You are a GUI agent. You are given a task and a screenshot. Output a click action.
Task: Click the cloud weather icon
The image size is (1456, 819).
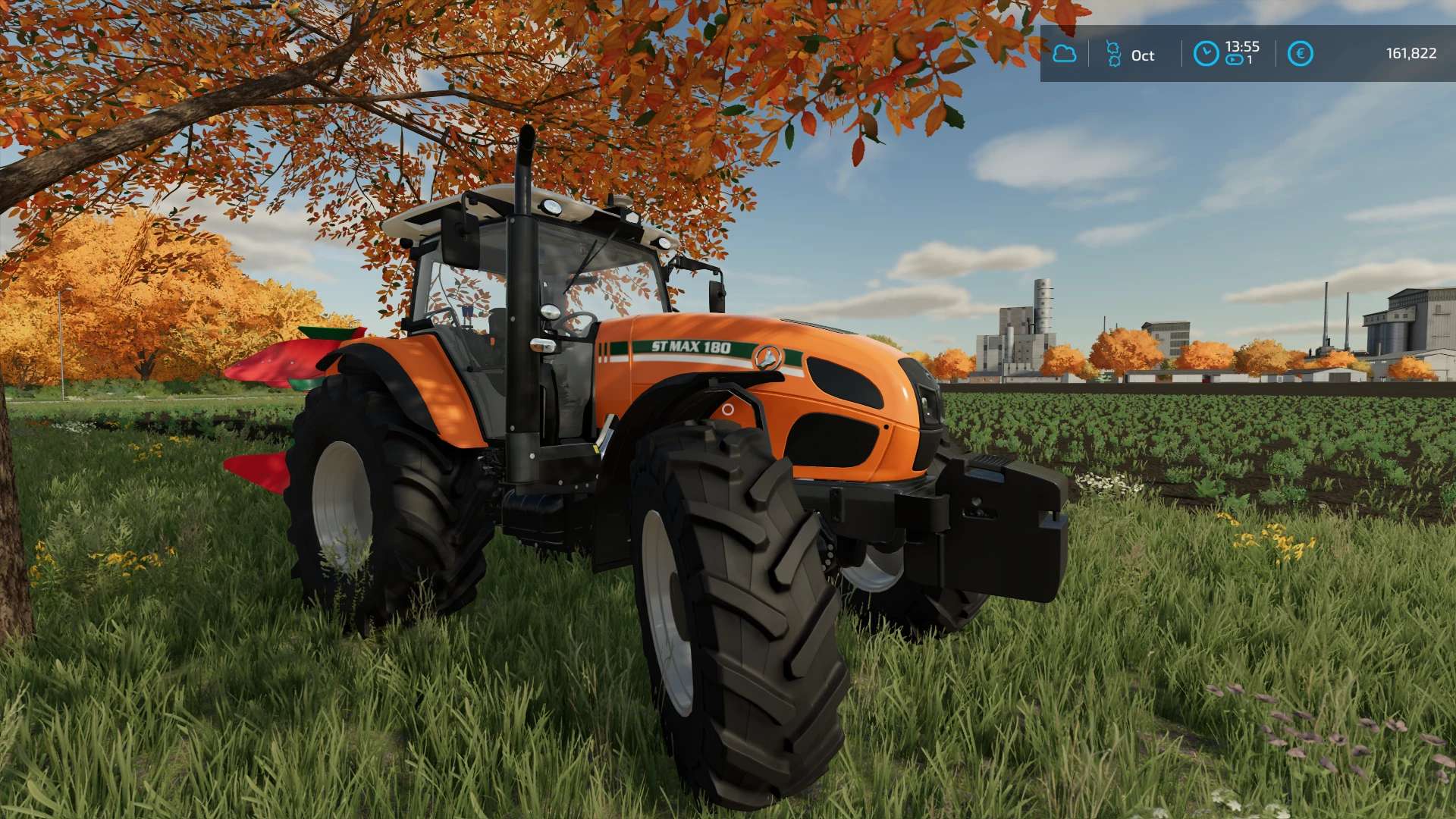click(1065, 54)
